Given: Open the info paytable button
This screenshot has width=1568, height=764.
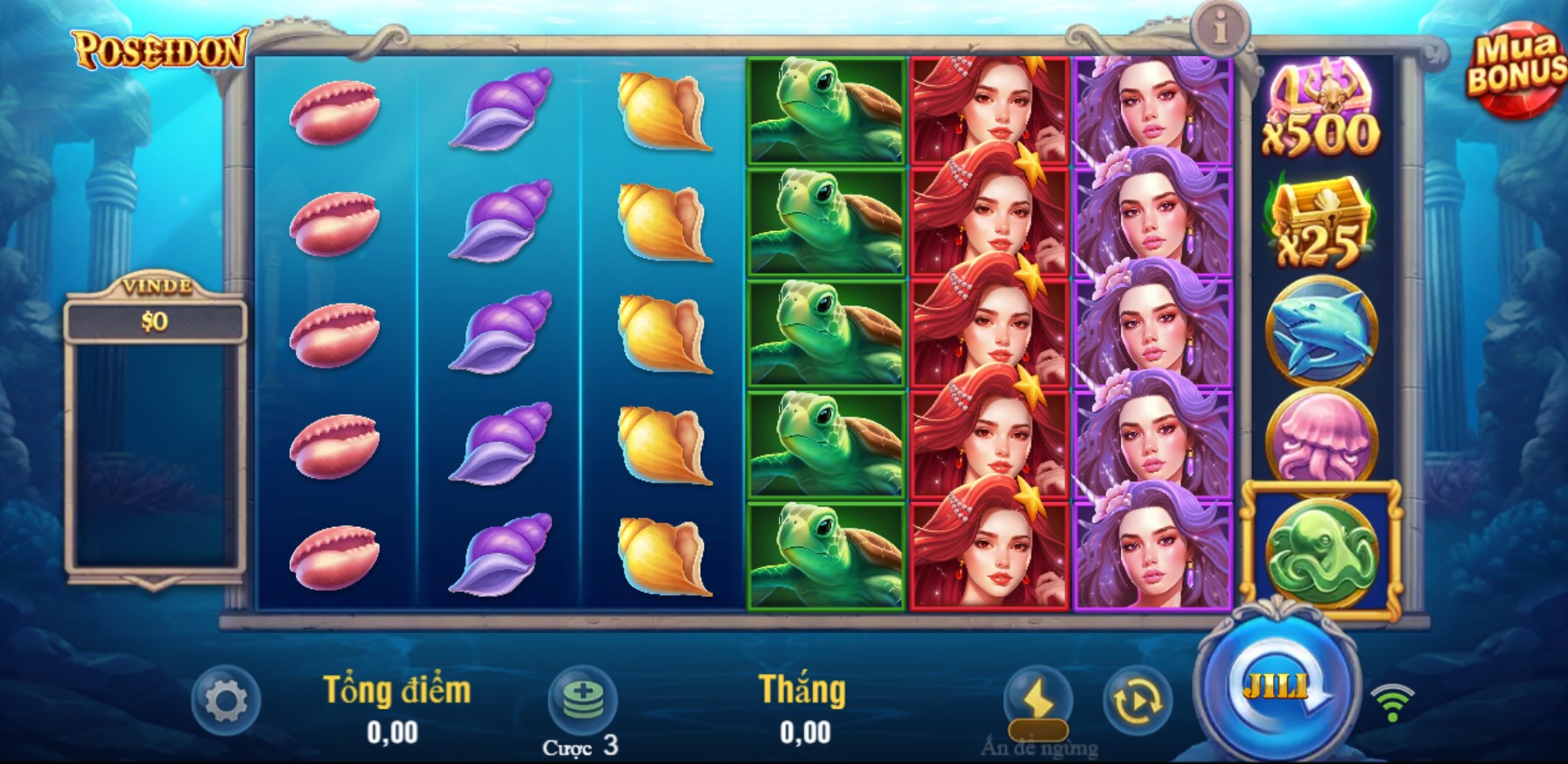Looking at the screenshot, I should (x=1220, y=30).
